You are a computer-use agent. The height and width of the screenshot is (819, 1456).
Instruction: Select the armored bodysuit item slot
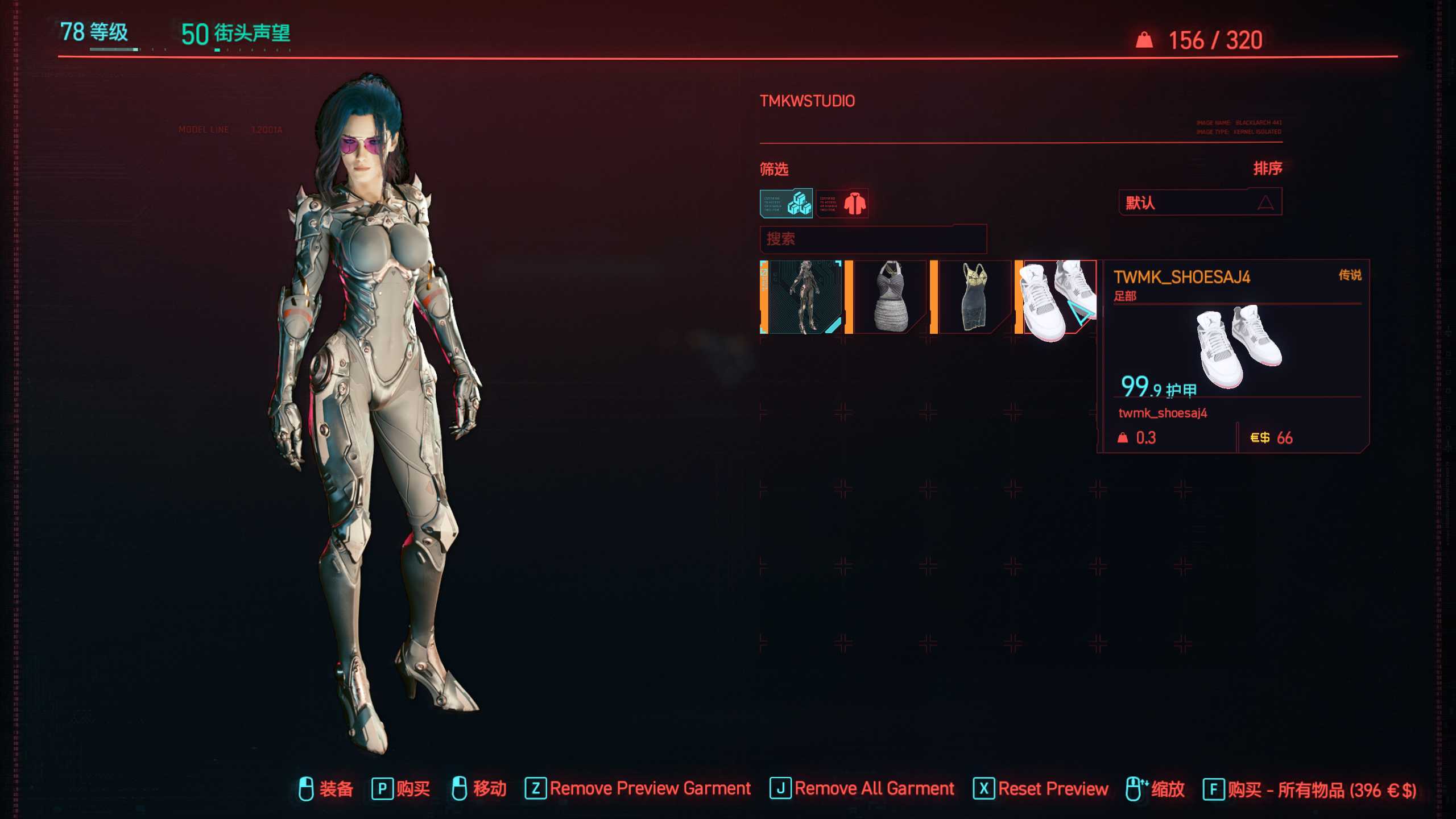tap(802, 297)
